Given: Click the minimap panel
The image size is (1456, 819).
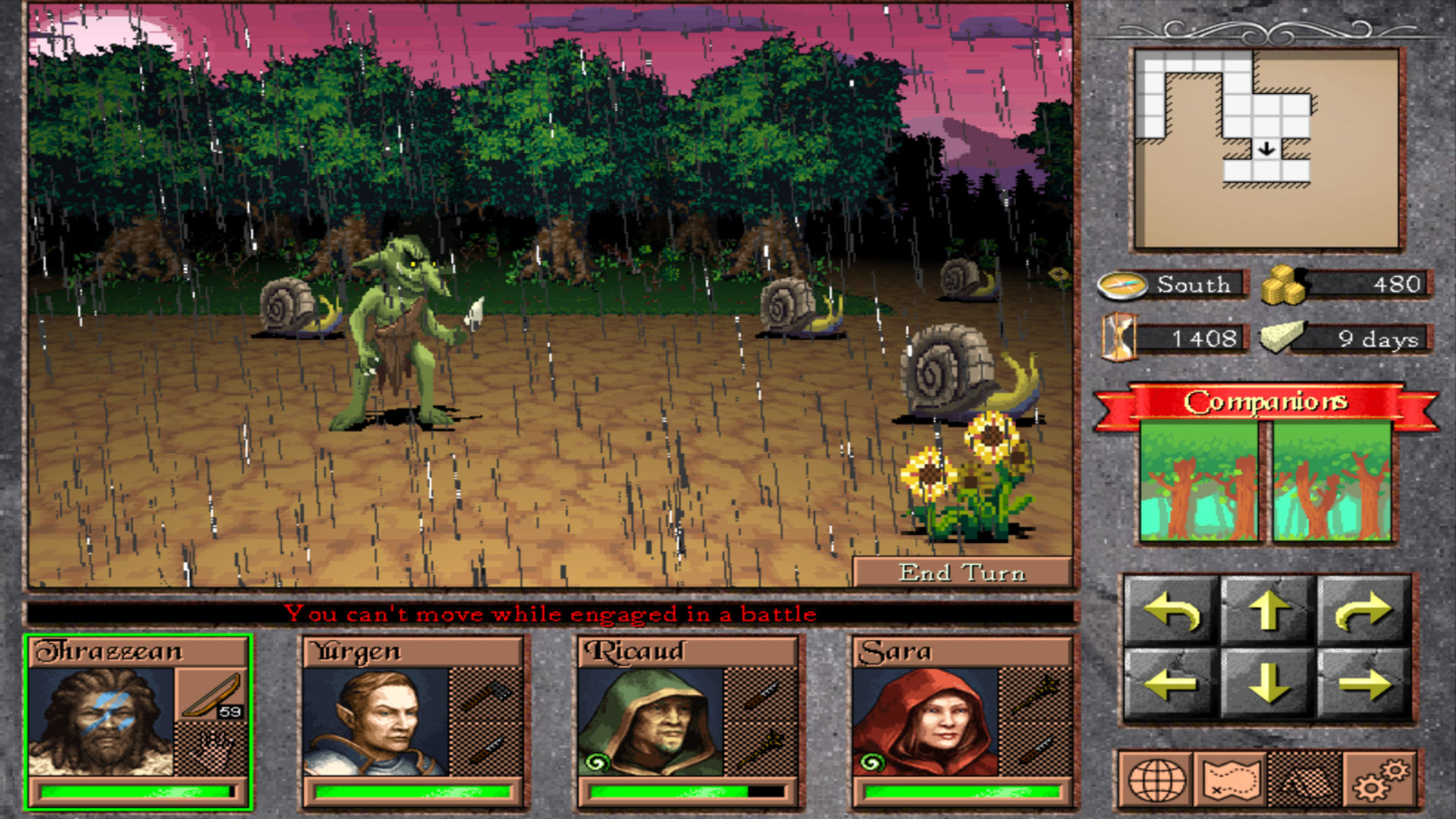Looking at the screenshot, I should [x=1267, y=149].
